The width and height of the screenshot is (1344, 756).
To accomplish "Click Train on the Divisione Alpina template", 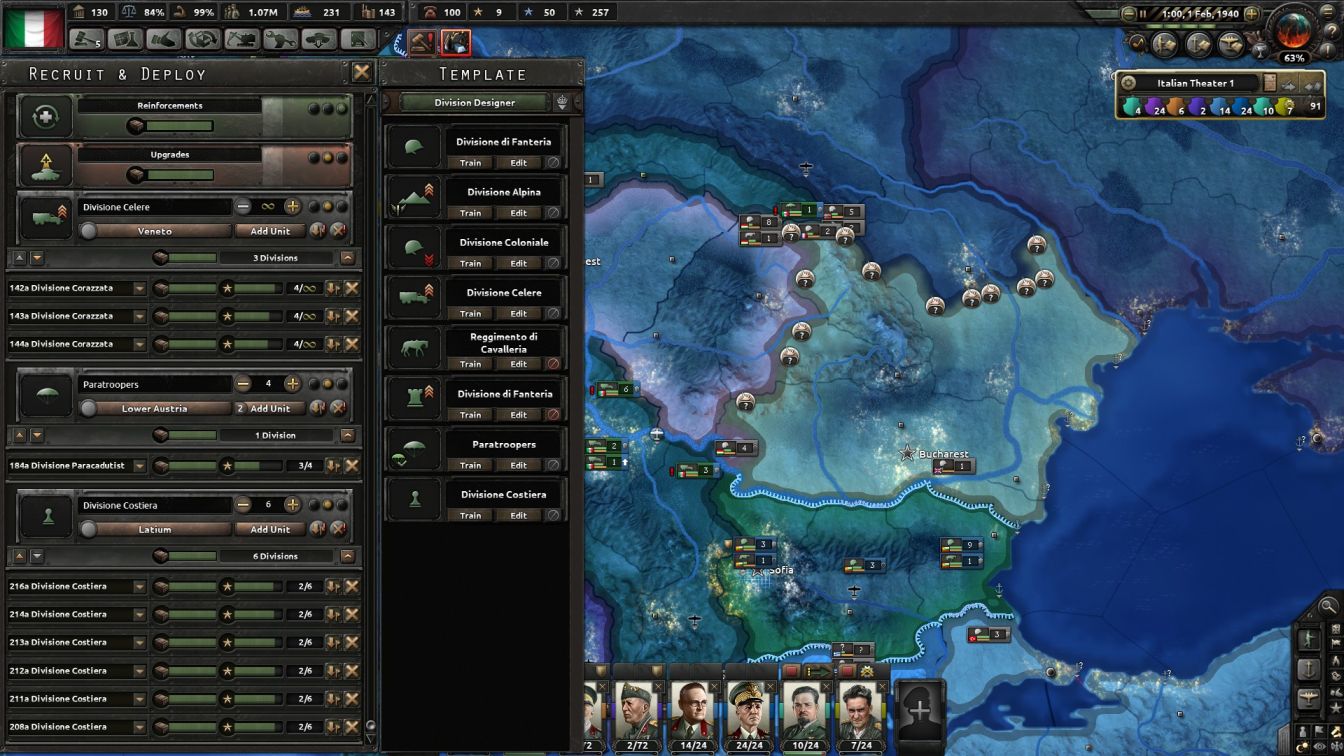I will (x=470, y=213).
